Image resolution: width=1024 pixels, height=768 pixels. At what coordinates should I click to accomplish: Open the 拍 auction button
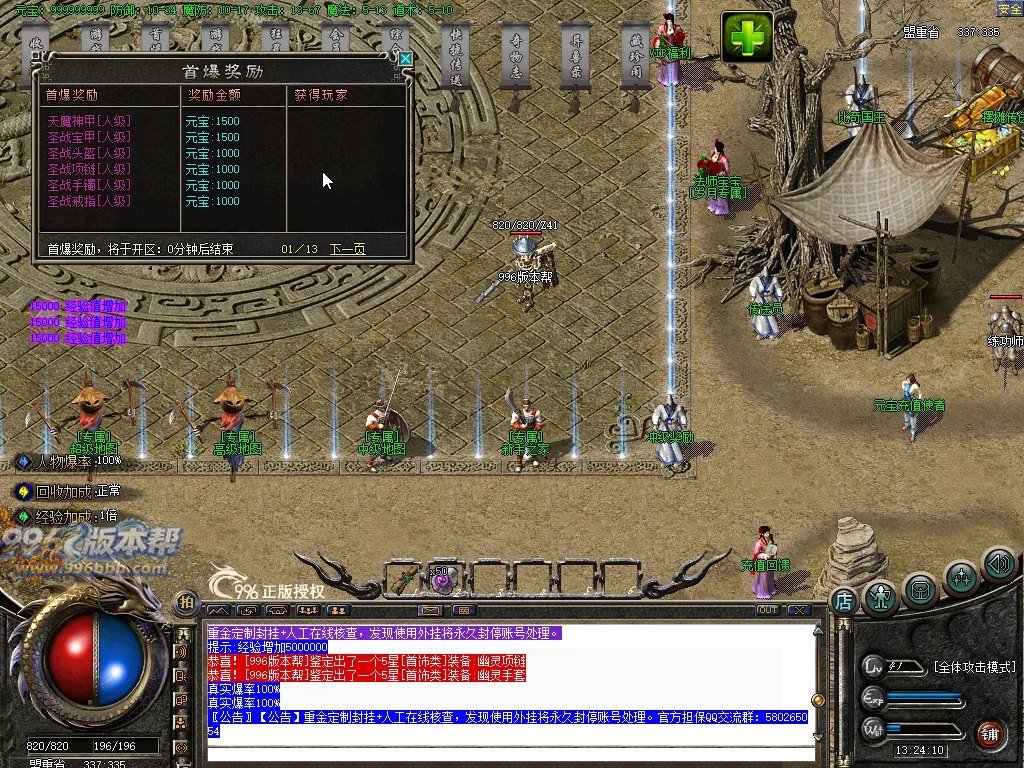[x=185, y=602]
